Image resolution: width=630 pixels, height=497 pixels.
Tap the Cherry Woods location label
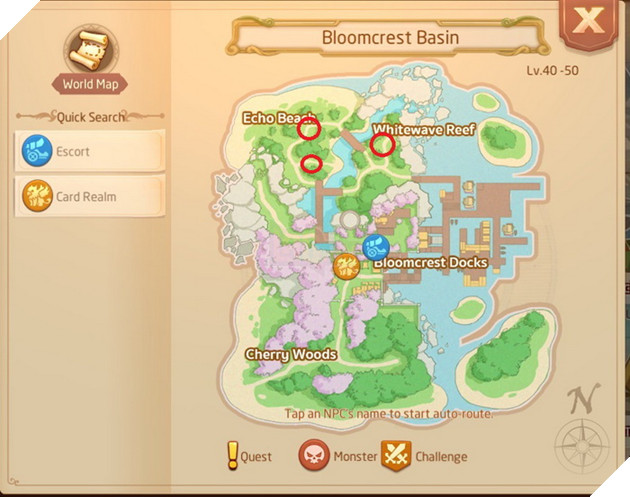pos(290,355)
